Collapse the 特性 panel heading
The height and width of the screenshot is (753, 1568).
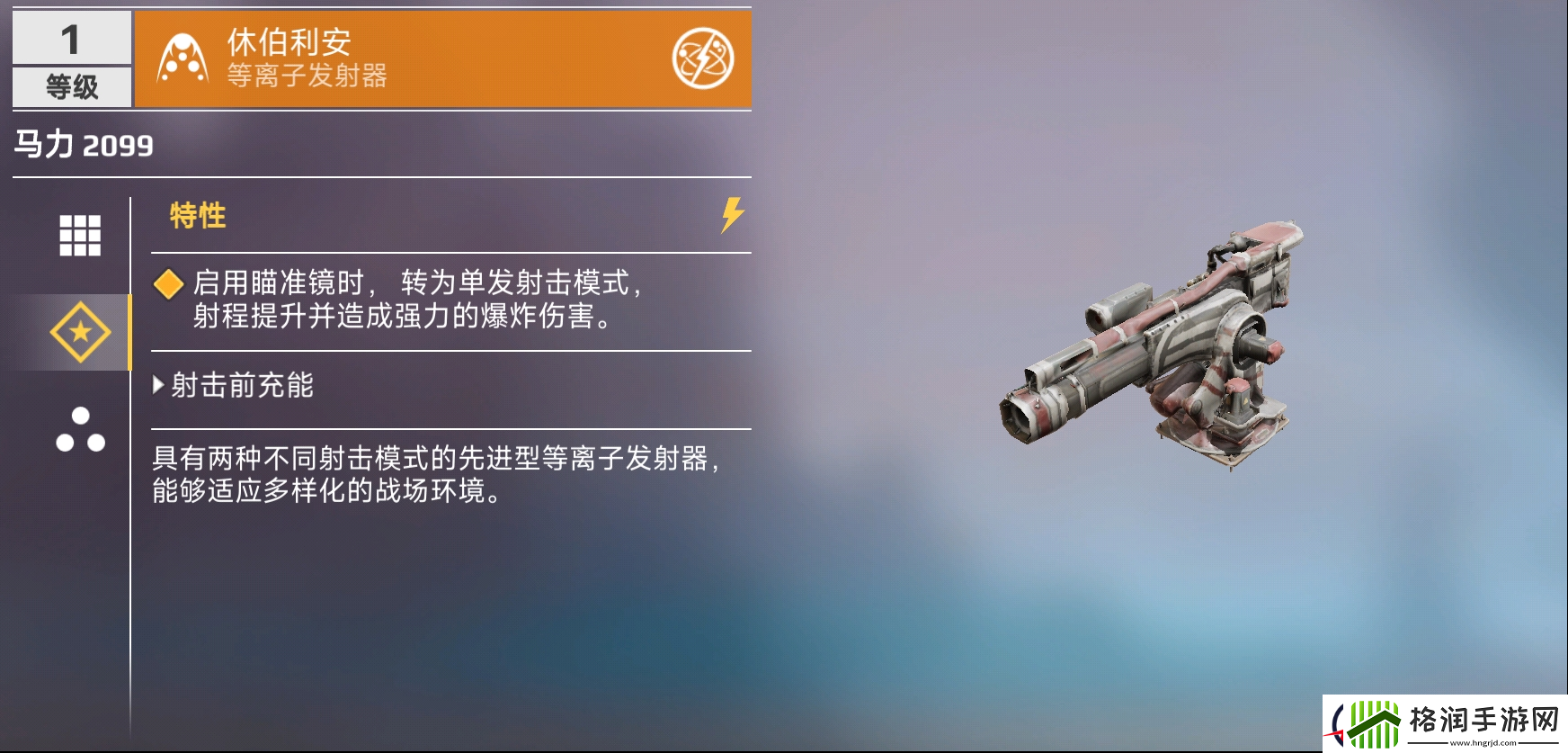pos(196,213)
